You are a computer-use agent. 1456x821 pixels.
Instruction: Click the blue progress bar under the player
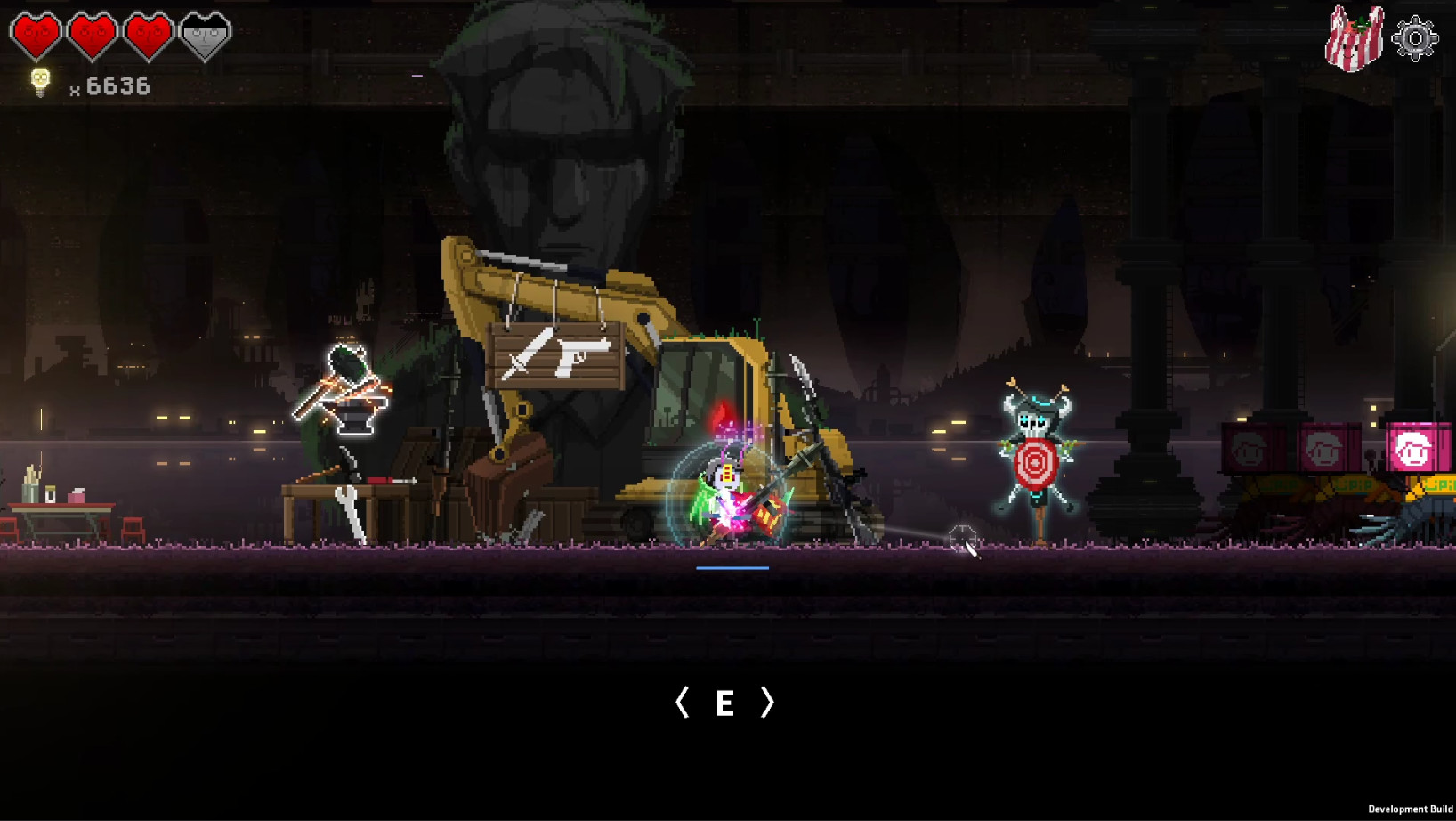(733, 565)
